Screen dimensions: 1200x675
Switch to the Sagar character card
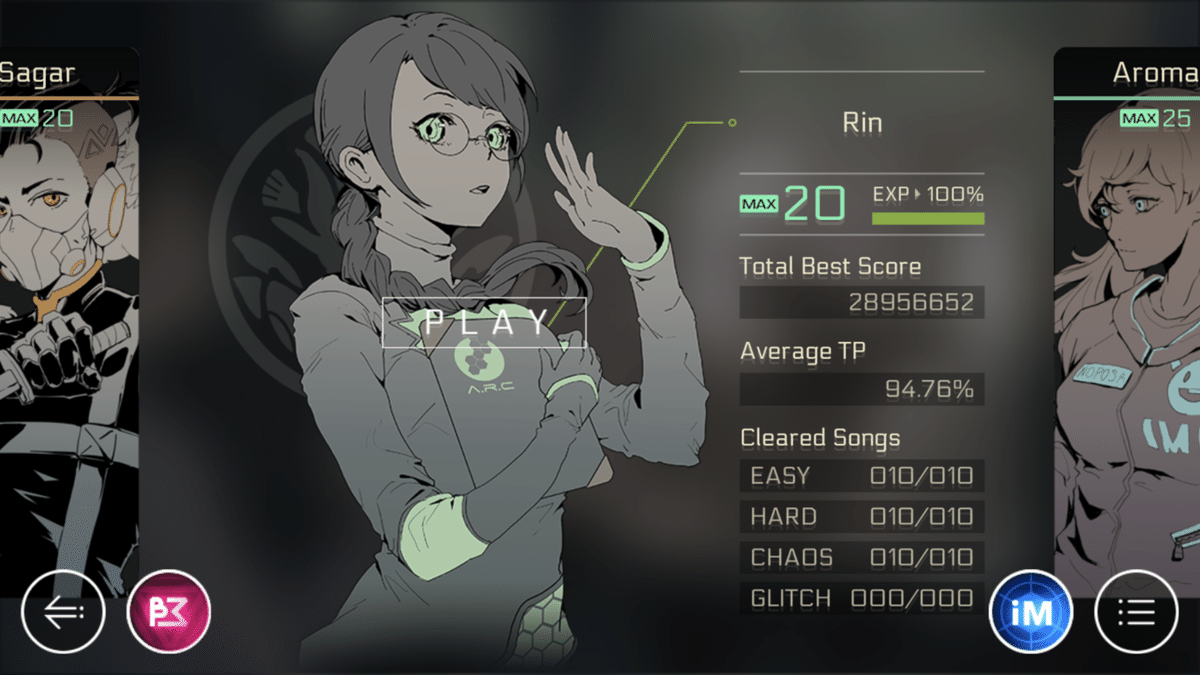(x=65, y=300)
